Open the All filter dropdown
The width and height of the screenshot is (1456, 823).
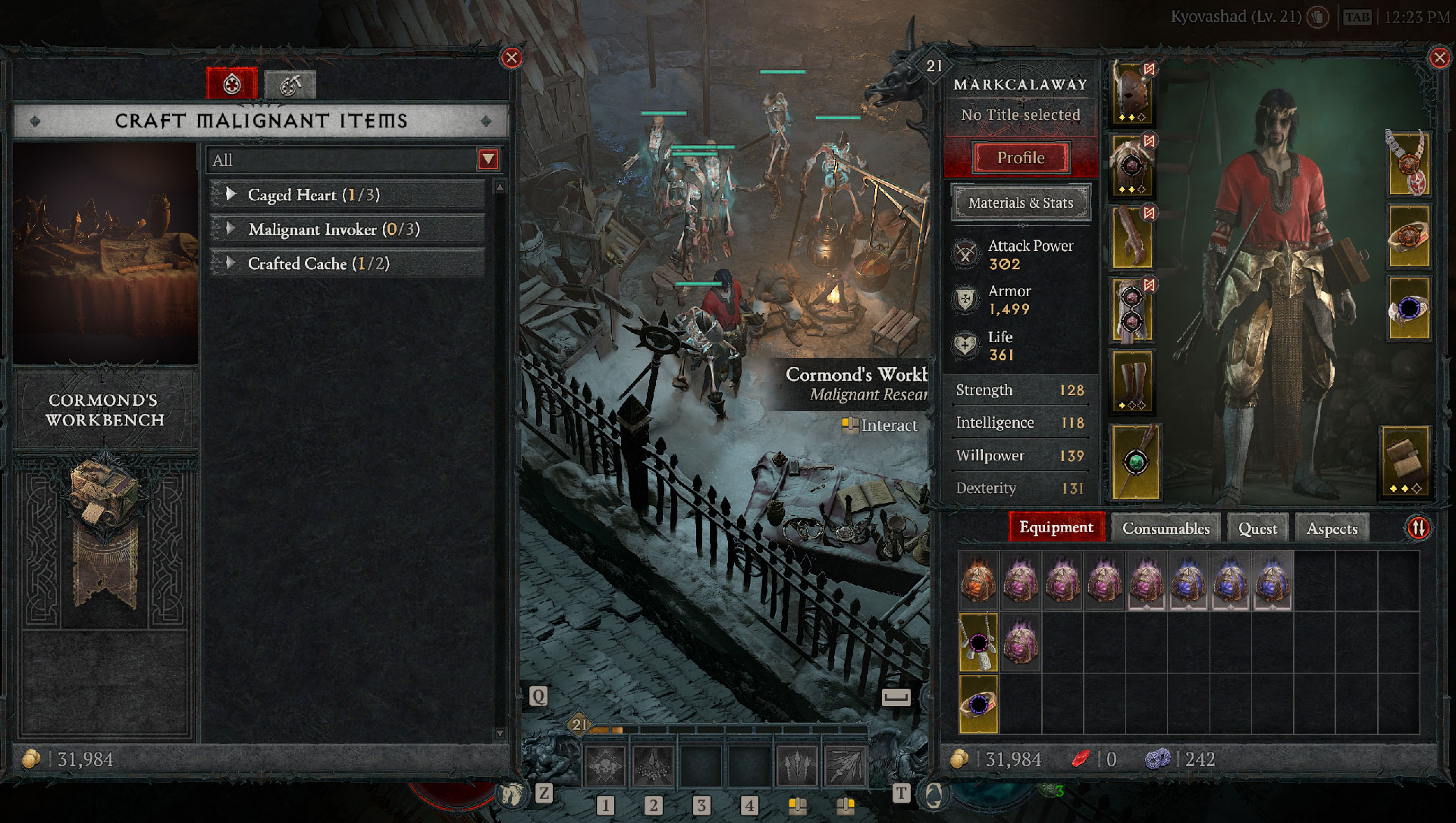point(488,159)
